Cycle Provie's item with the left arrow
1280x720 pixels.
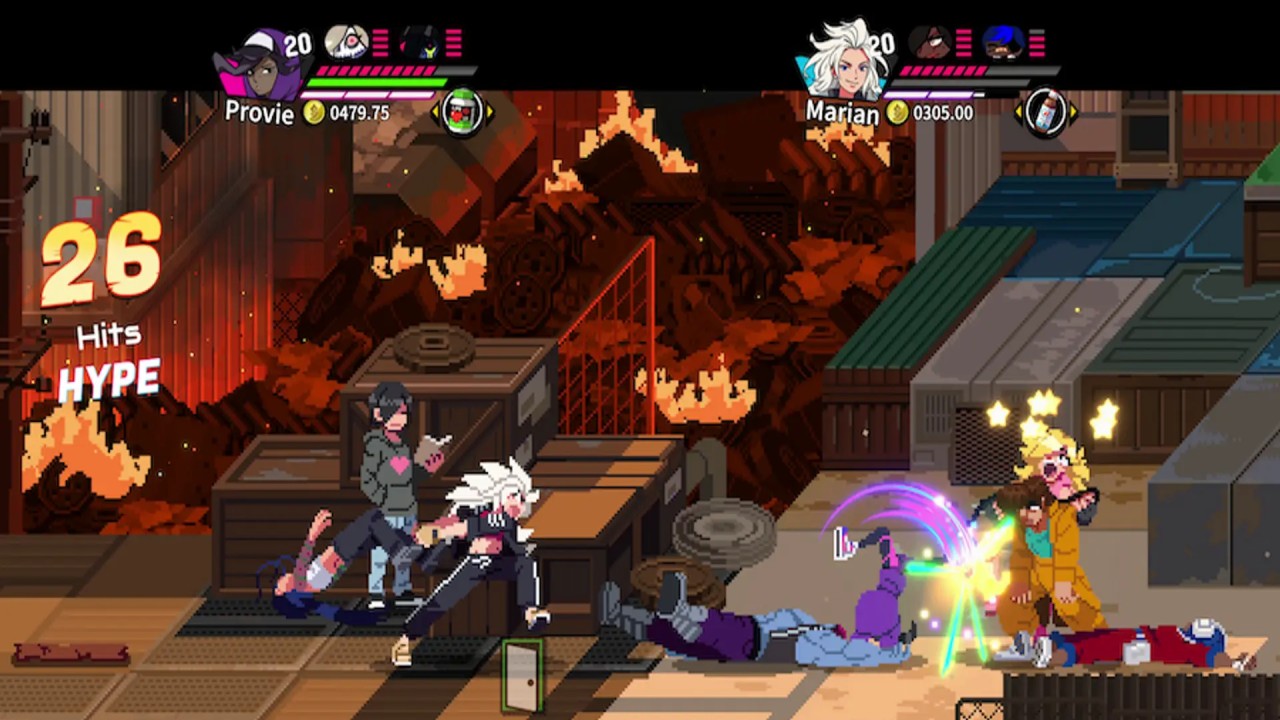(x=435, y=113)
